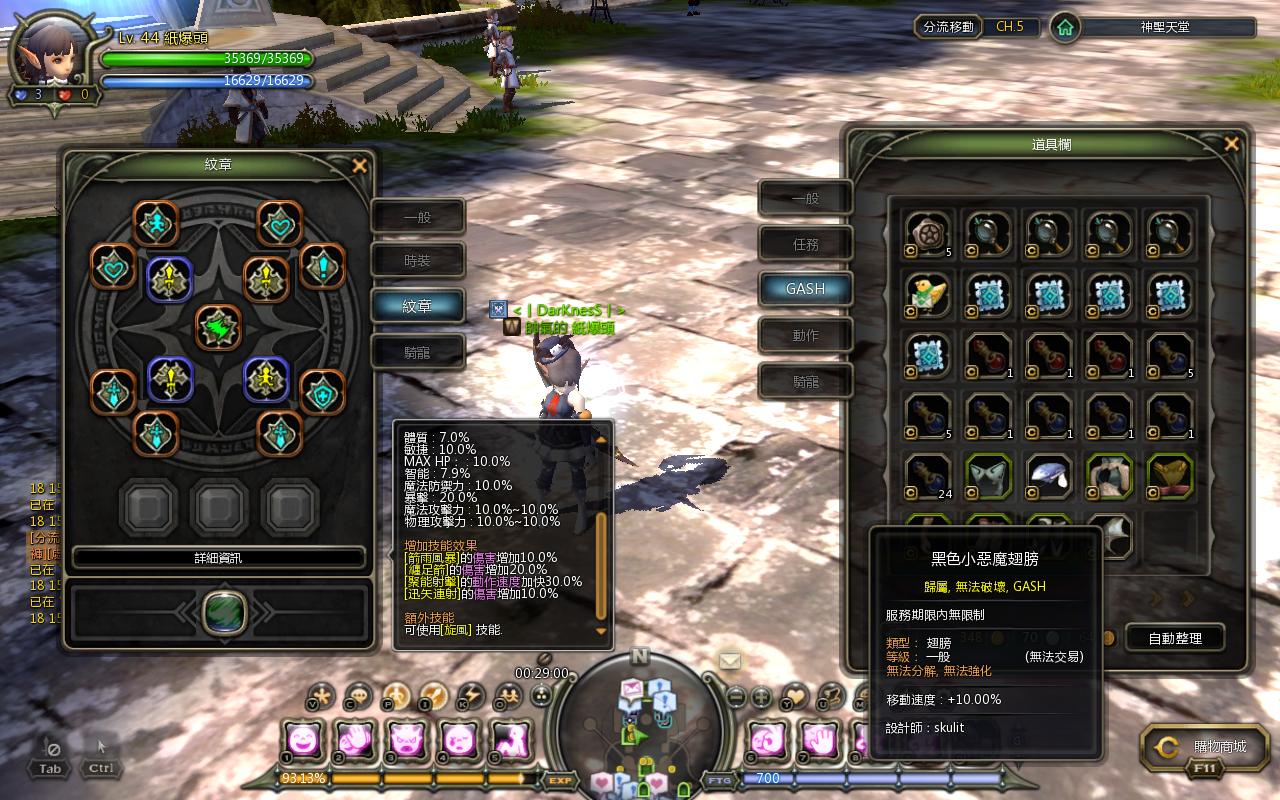Click the home icon beside 神聖天堂

click(x=1065, y=27)
